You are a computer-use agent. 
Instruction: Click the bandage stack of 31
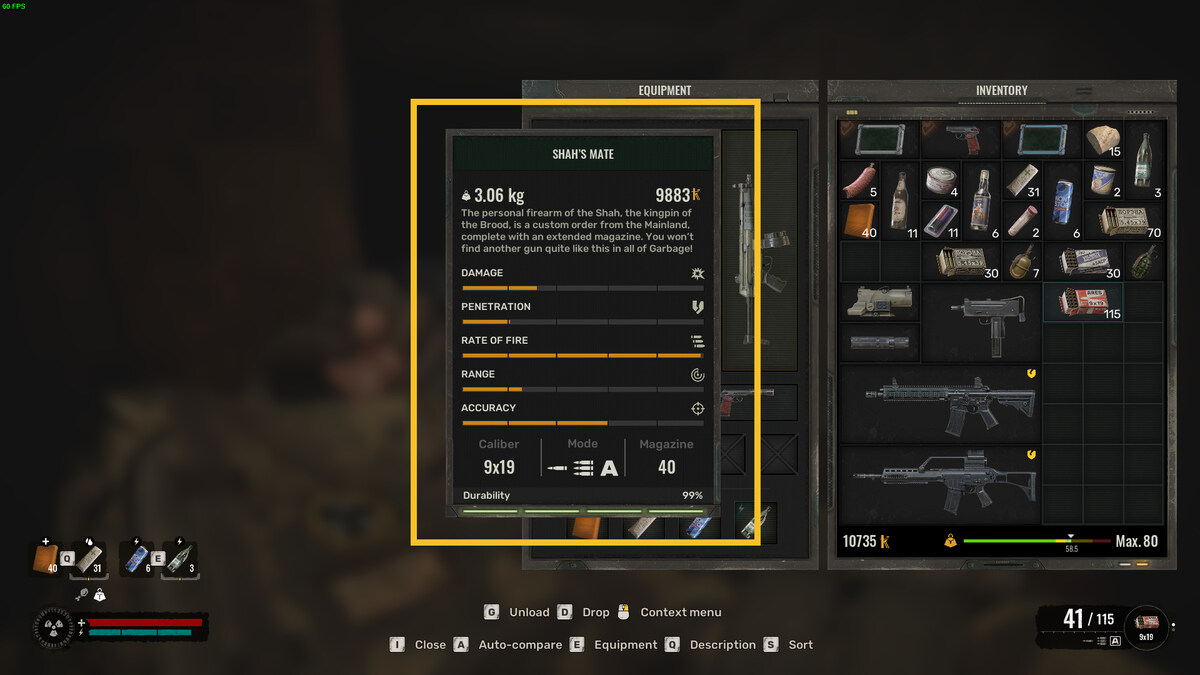coord(1021,181)
